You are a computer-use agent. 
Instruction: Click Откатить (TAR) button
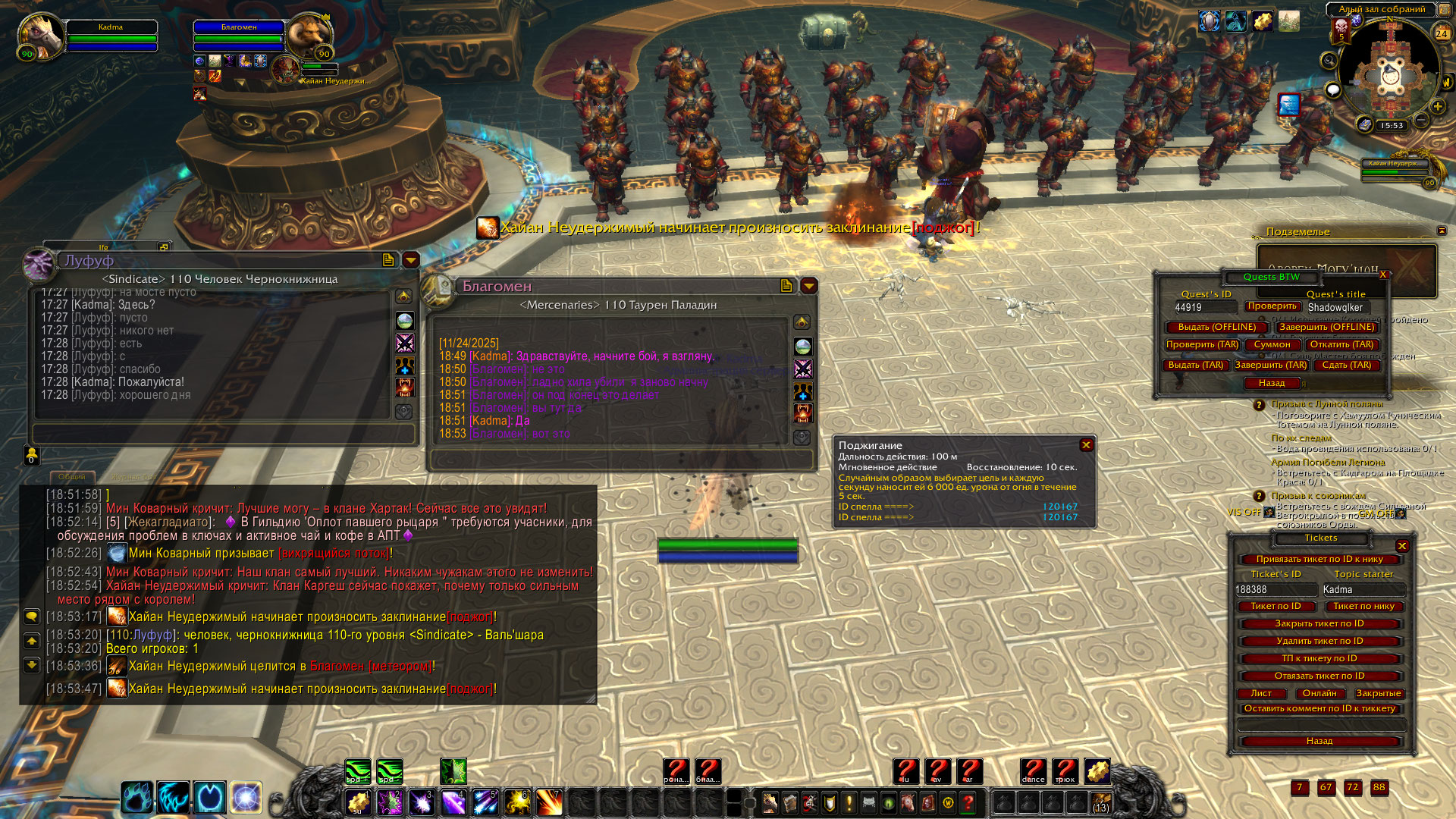(1341, 344)
